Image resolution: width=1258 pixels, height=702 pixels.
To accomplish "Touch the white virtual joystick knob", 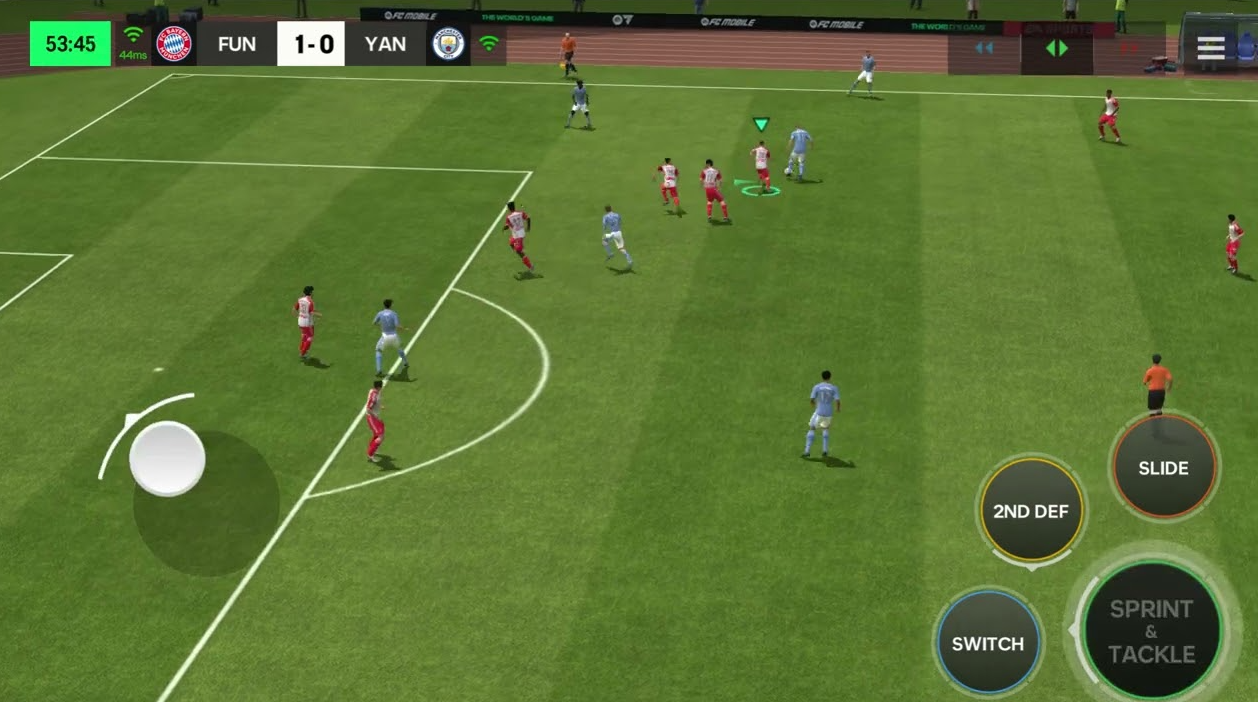I will coord(167,459).
